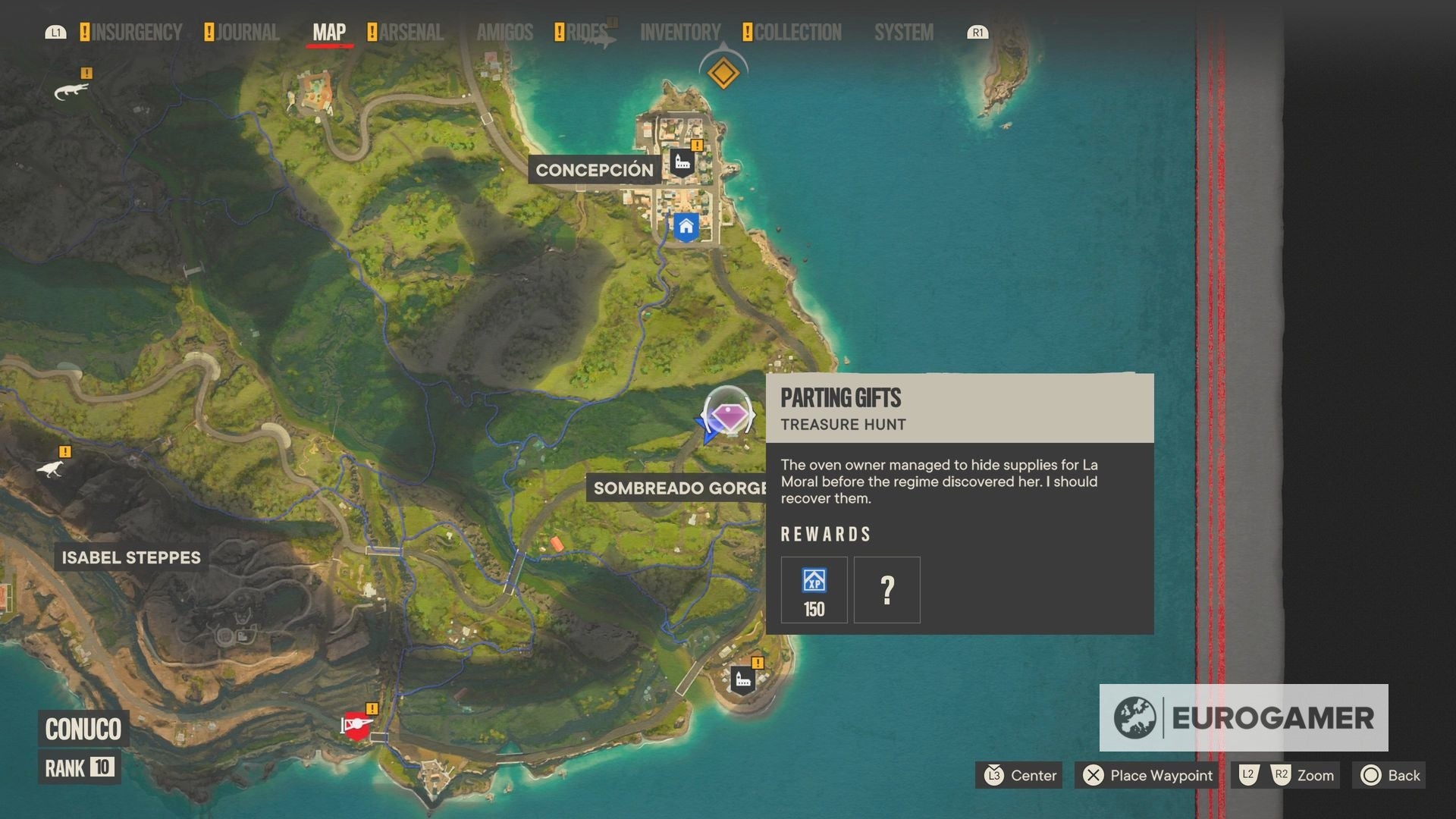Click the Conuco Rank 10 indicator
This screenshot has width=1456, height=819.
coord(79,768)
